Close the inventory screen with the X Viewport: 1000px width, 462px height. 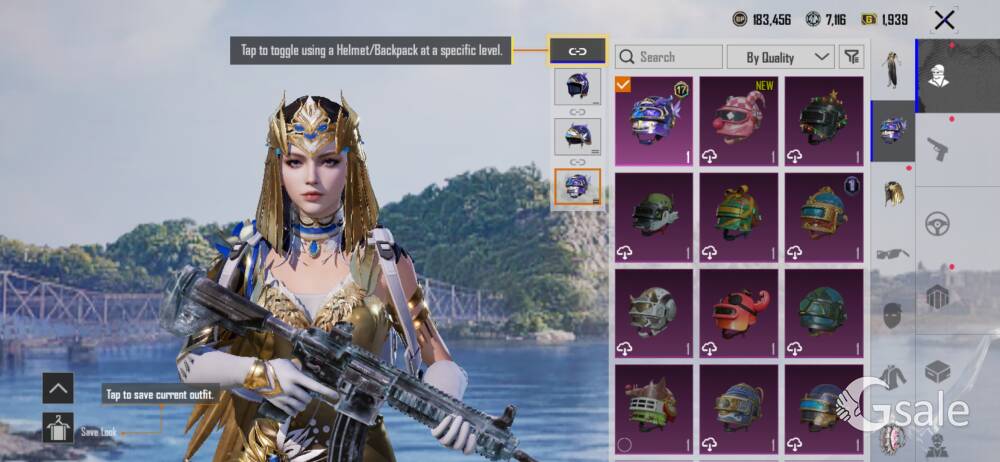[944, 19]
